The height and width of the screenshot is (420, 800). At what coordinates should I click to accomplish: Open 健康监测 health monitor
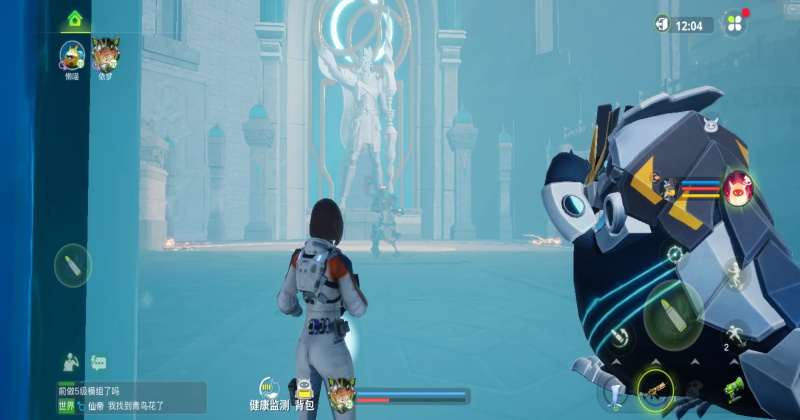coord(268,394)
